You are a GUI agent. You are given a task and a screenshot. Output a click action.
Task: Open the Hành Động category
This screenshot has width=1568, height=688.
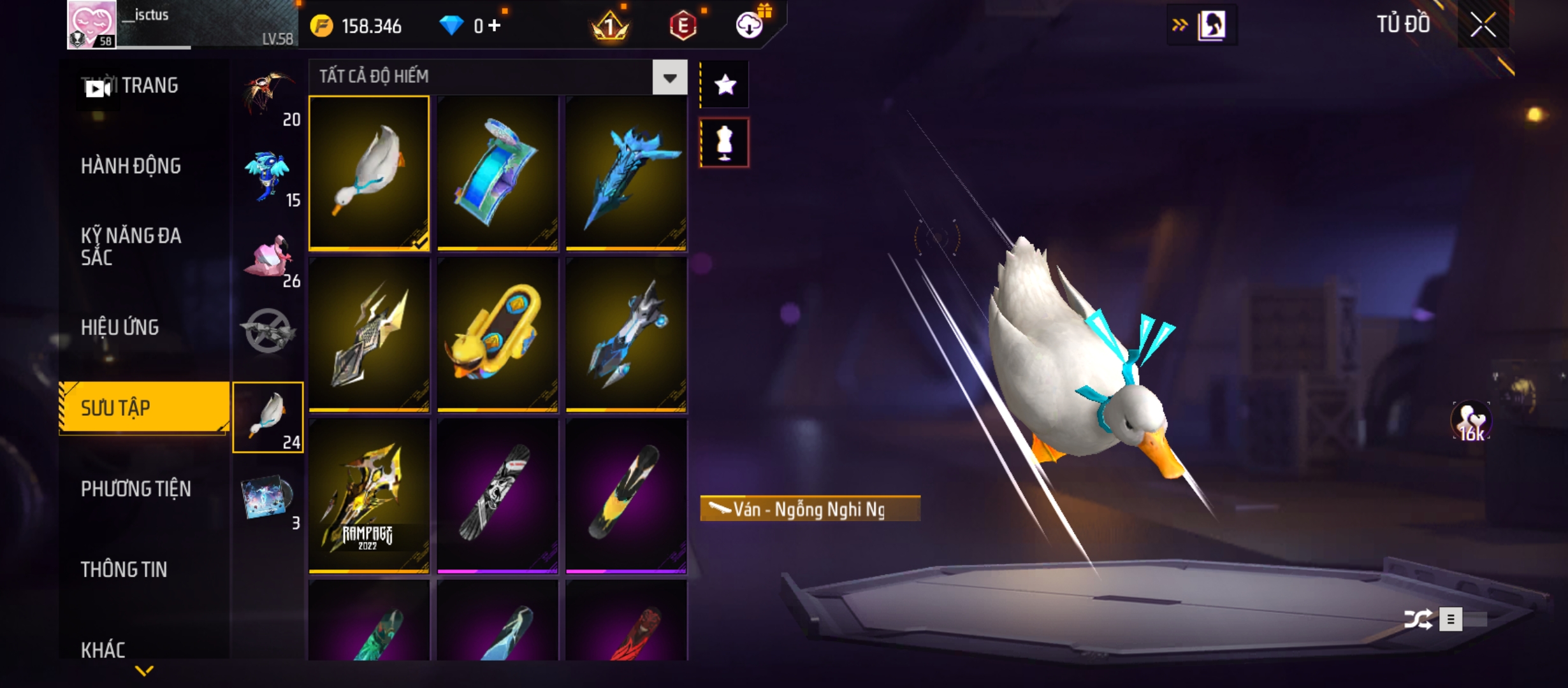pyautogui.click(x=131, y=166)
